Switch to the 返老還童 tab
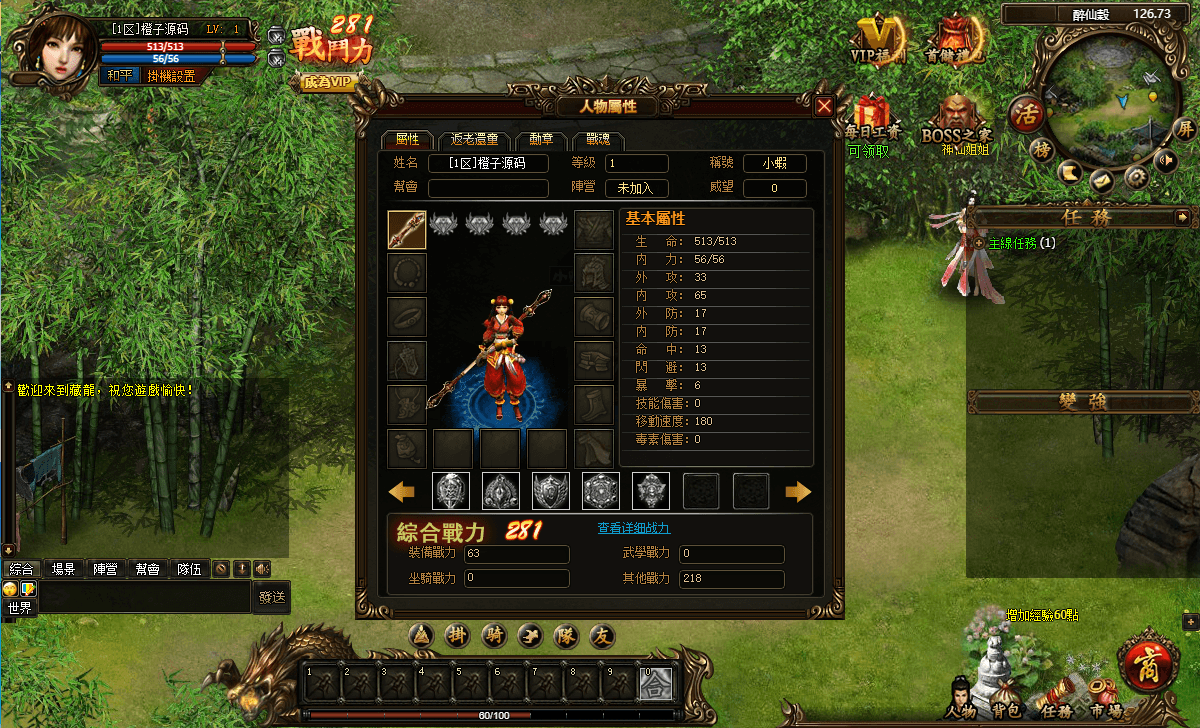 pos(474,140)
